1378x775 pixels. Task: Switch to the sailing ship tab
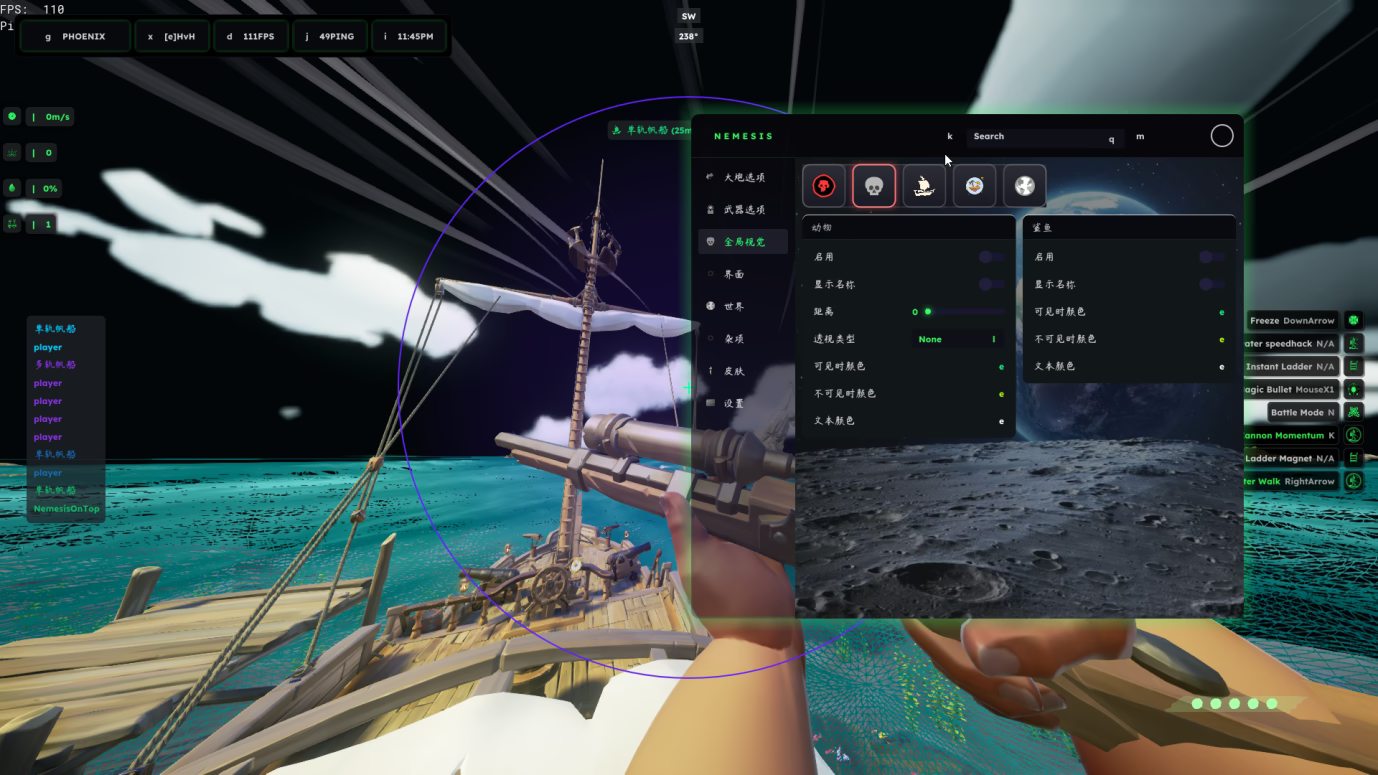[924, 186]
